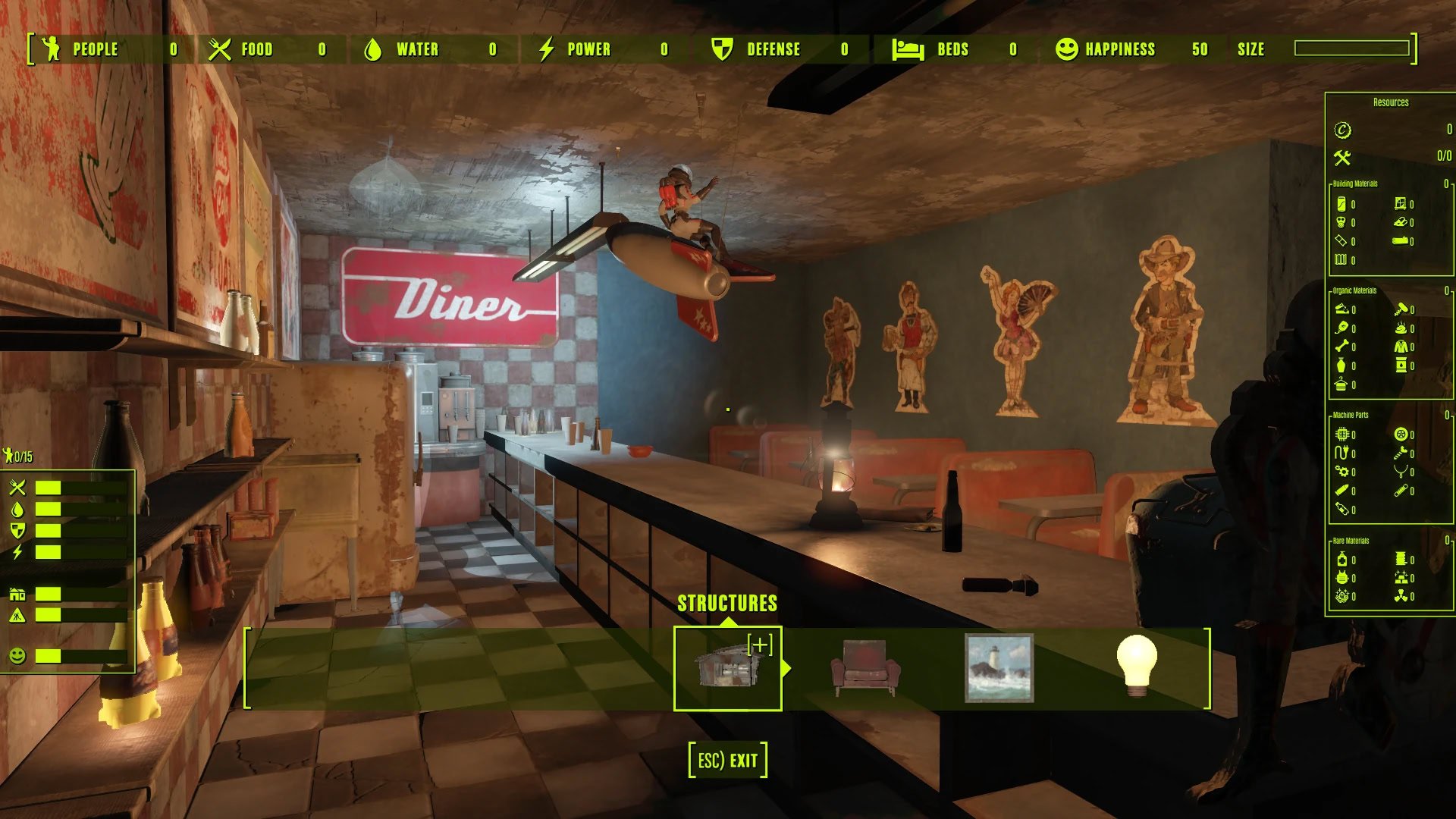Open the lighthouse painting decorations category

pos(999,668)
